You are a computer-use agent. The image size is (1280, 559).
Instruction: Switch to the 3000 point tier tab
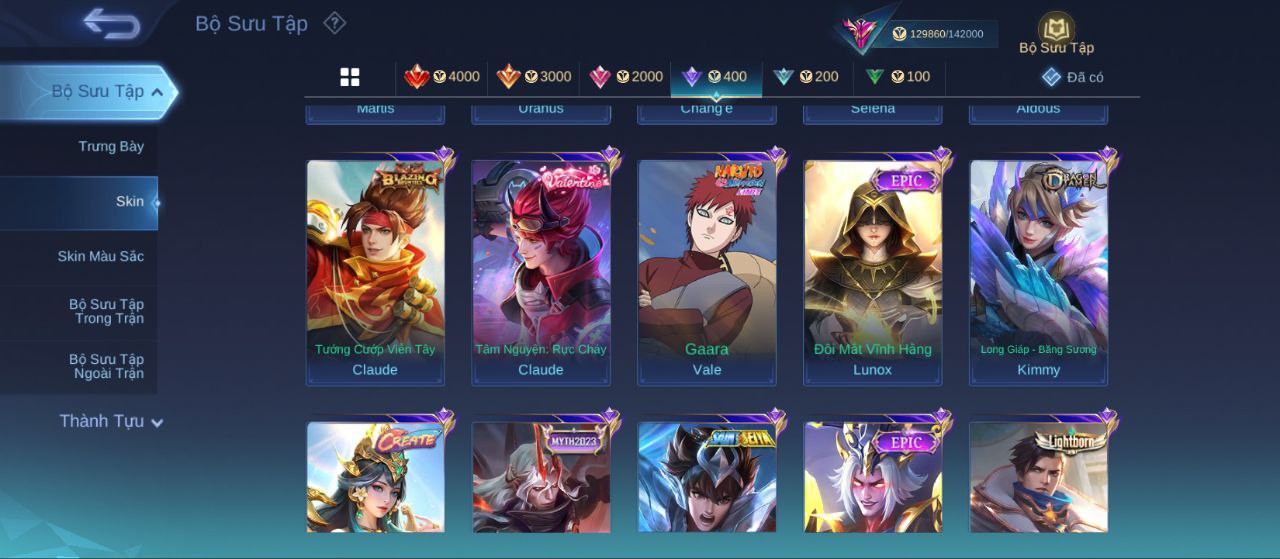[x=534, y=77]
